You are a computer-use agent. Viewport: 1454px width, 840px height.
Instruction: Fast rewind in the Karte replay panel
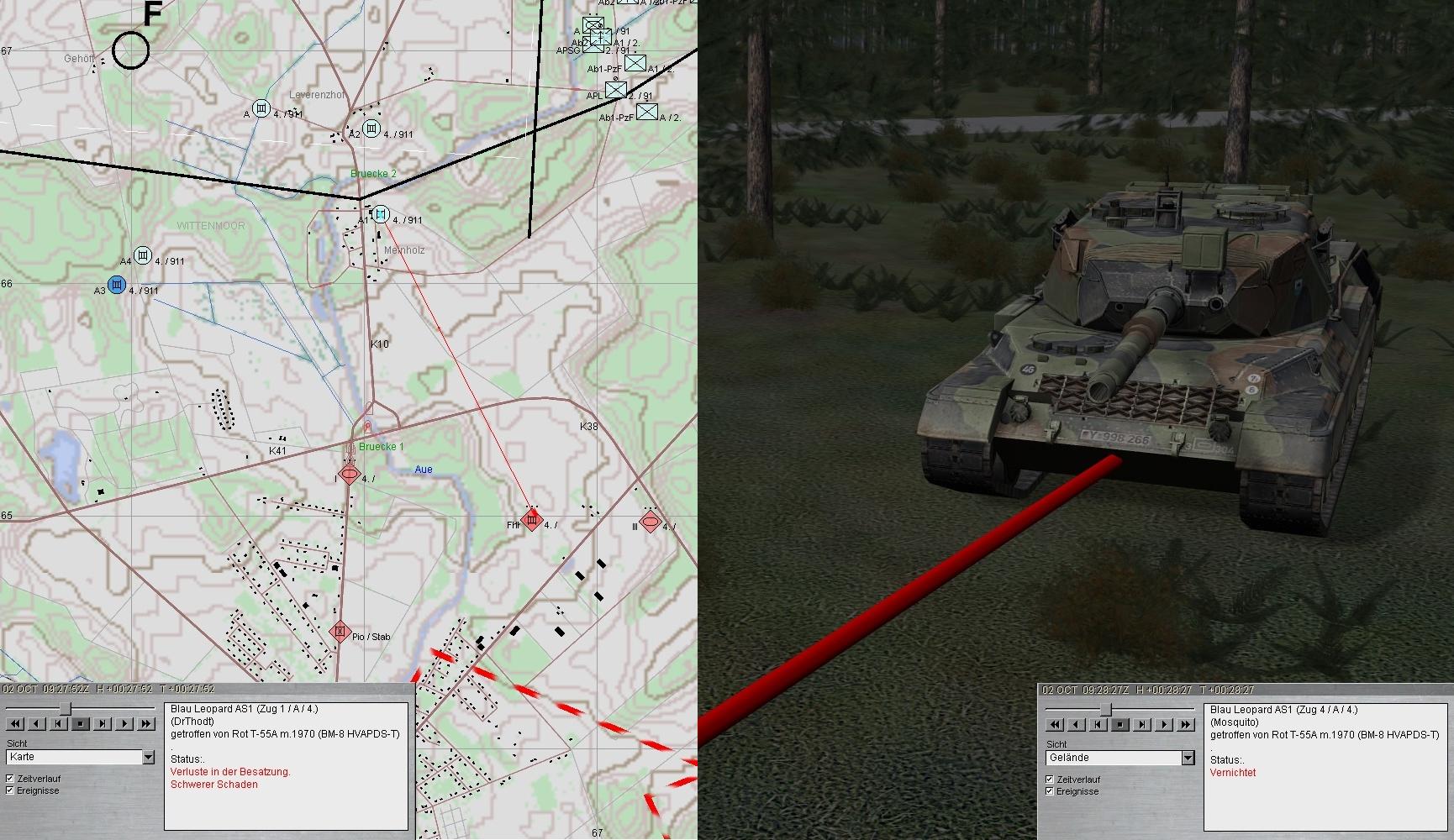[15, 723]
